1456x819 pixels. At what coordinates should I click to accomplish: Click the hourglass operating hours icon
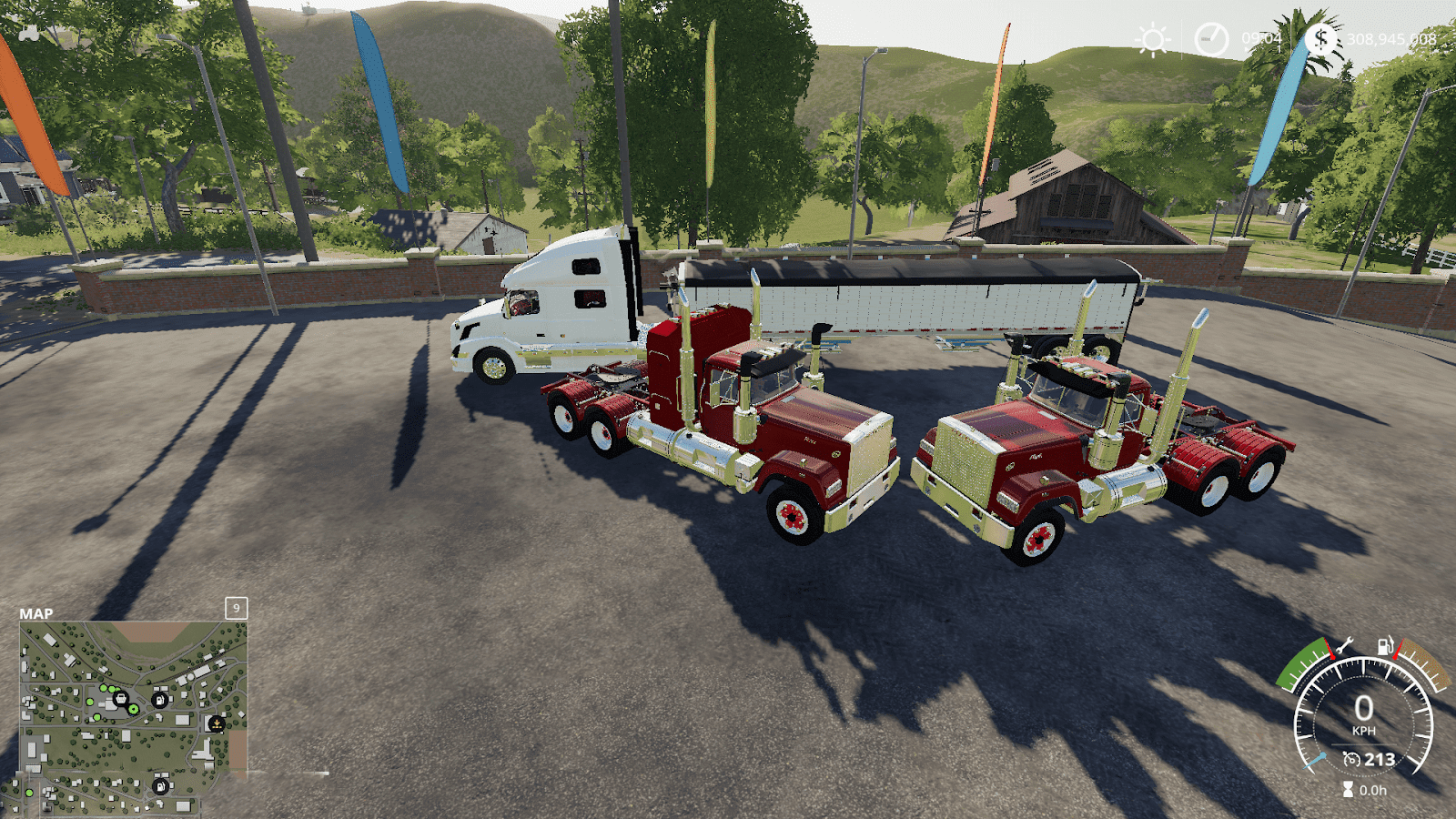point(1347,788)
